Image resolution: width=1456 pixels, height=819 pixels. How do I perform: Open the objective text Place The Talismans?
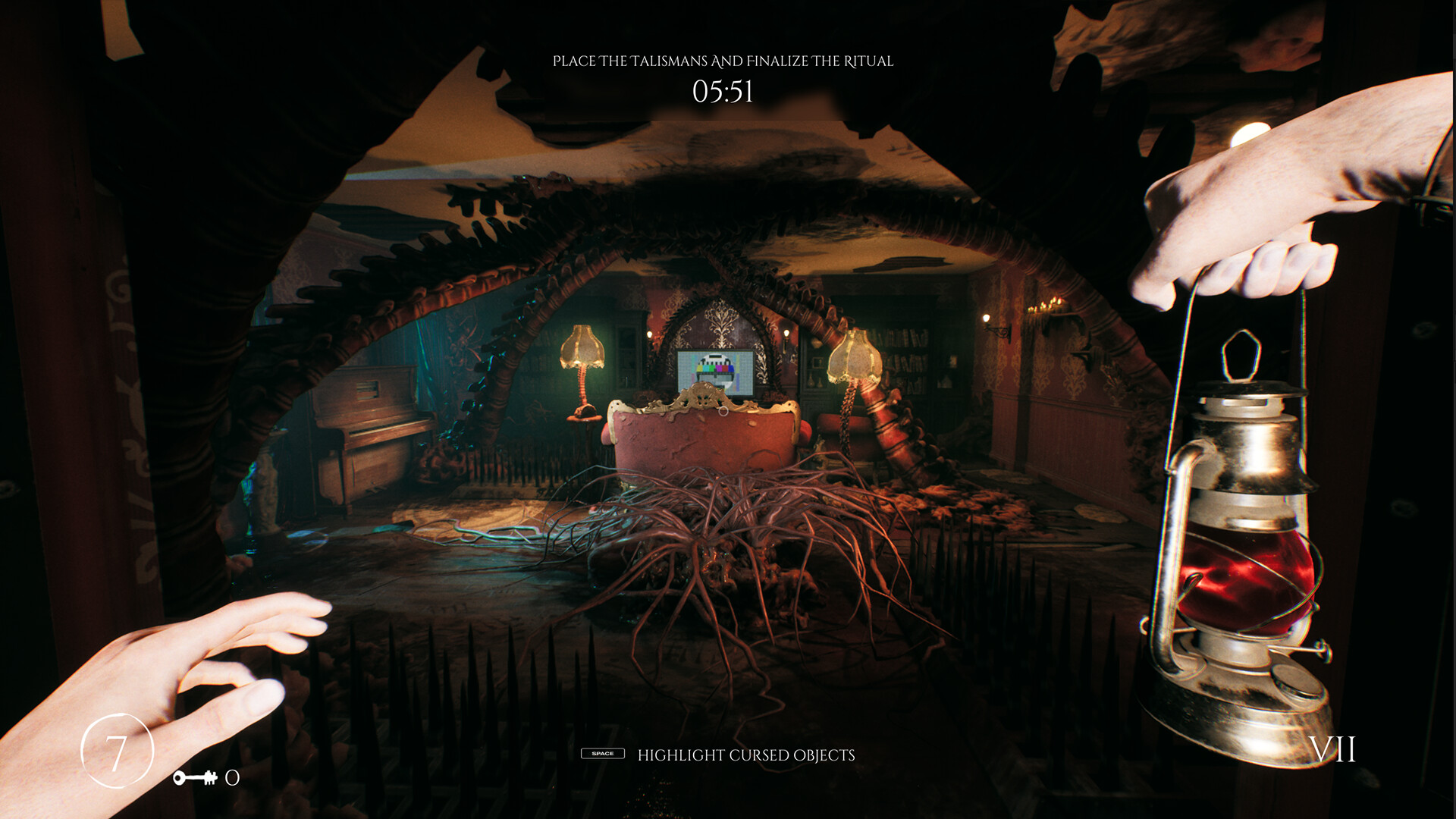pyautogui.click(x=723, y=61)
